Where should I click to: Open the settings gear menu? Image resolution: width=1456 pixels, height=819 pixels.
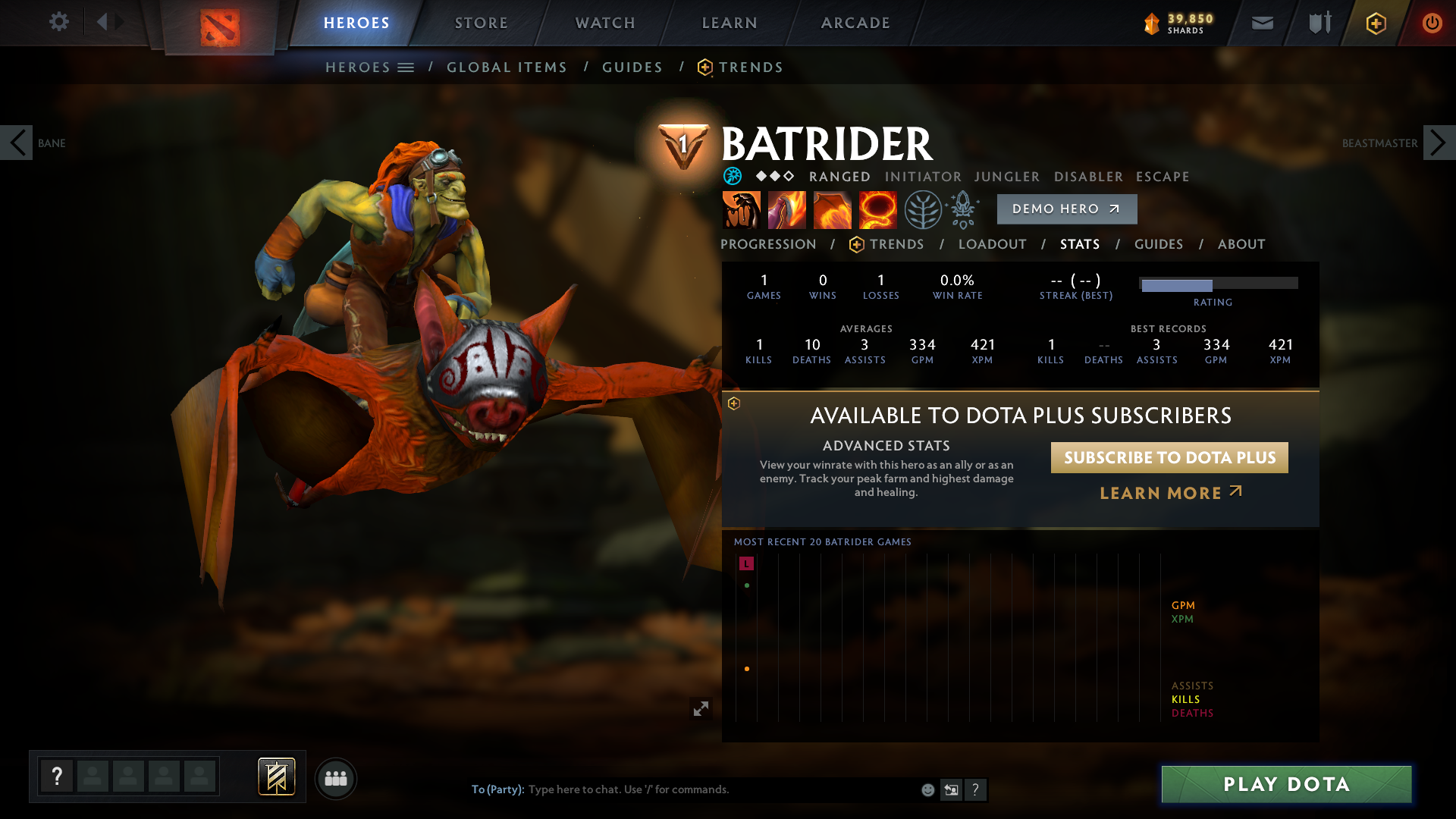58,22
